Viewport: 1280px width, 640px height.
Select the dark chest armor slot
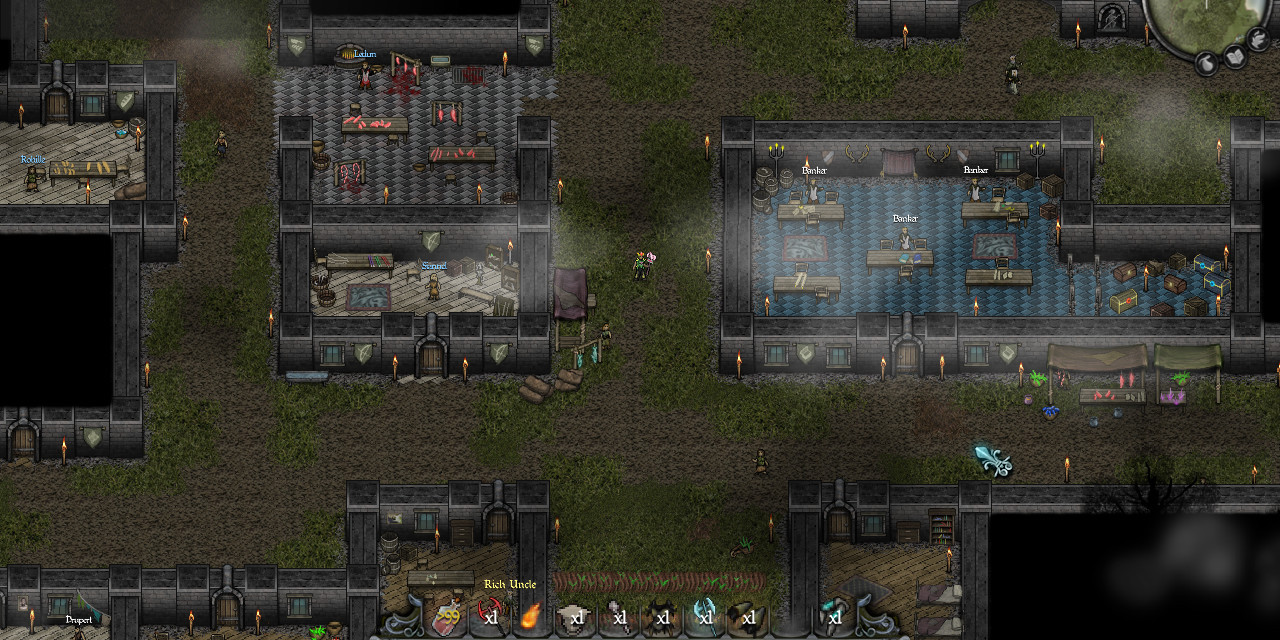click(x=662, y=618)
